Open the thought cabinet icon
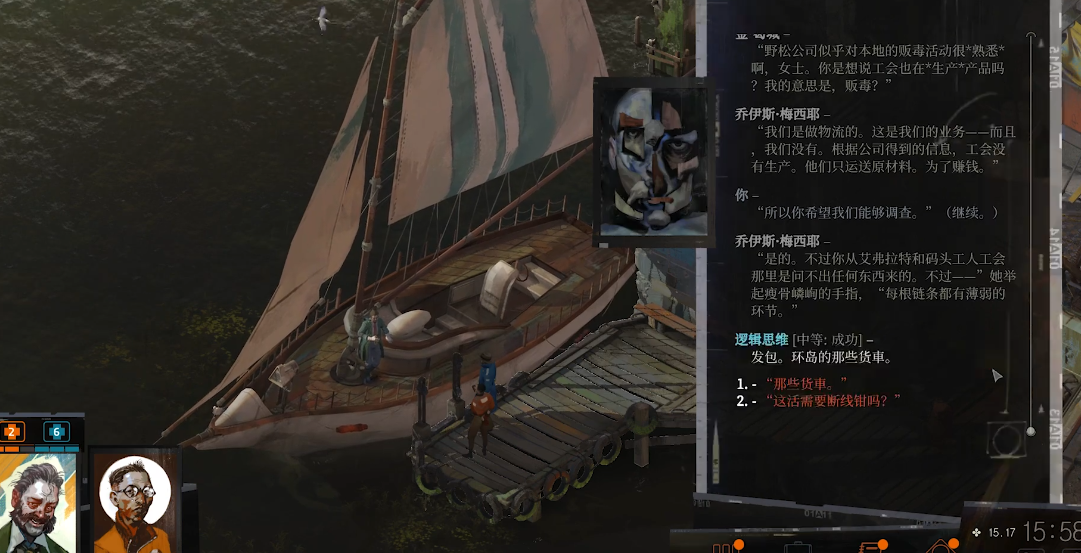This screenshot has height=553, width=1081. (x=942, y=547)
